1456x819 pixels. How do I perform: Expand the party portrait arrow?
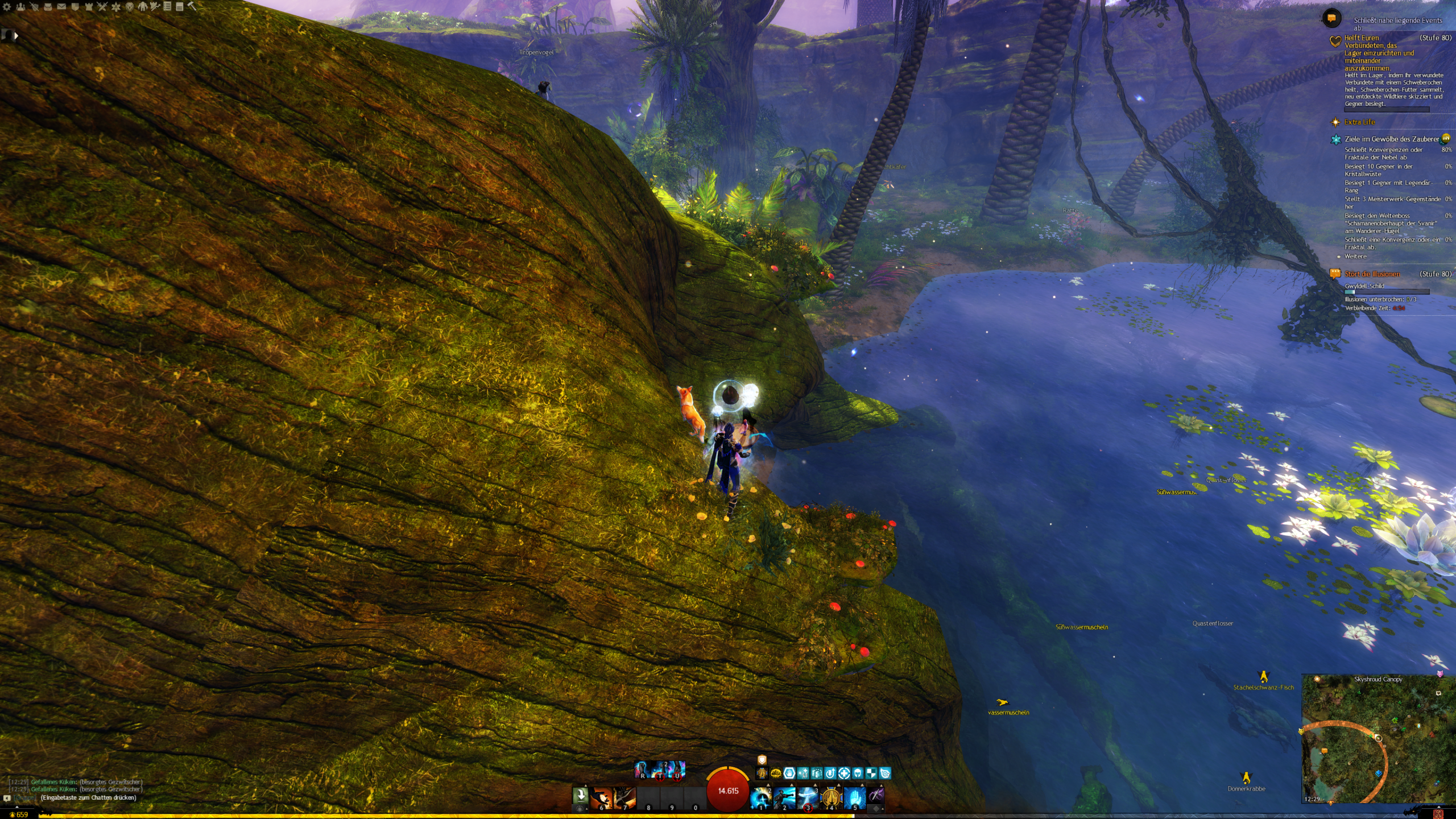pos(16,36)
